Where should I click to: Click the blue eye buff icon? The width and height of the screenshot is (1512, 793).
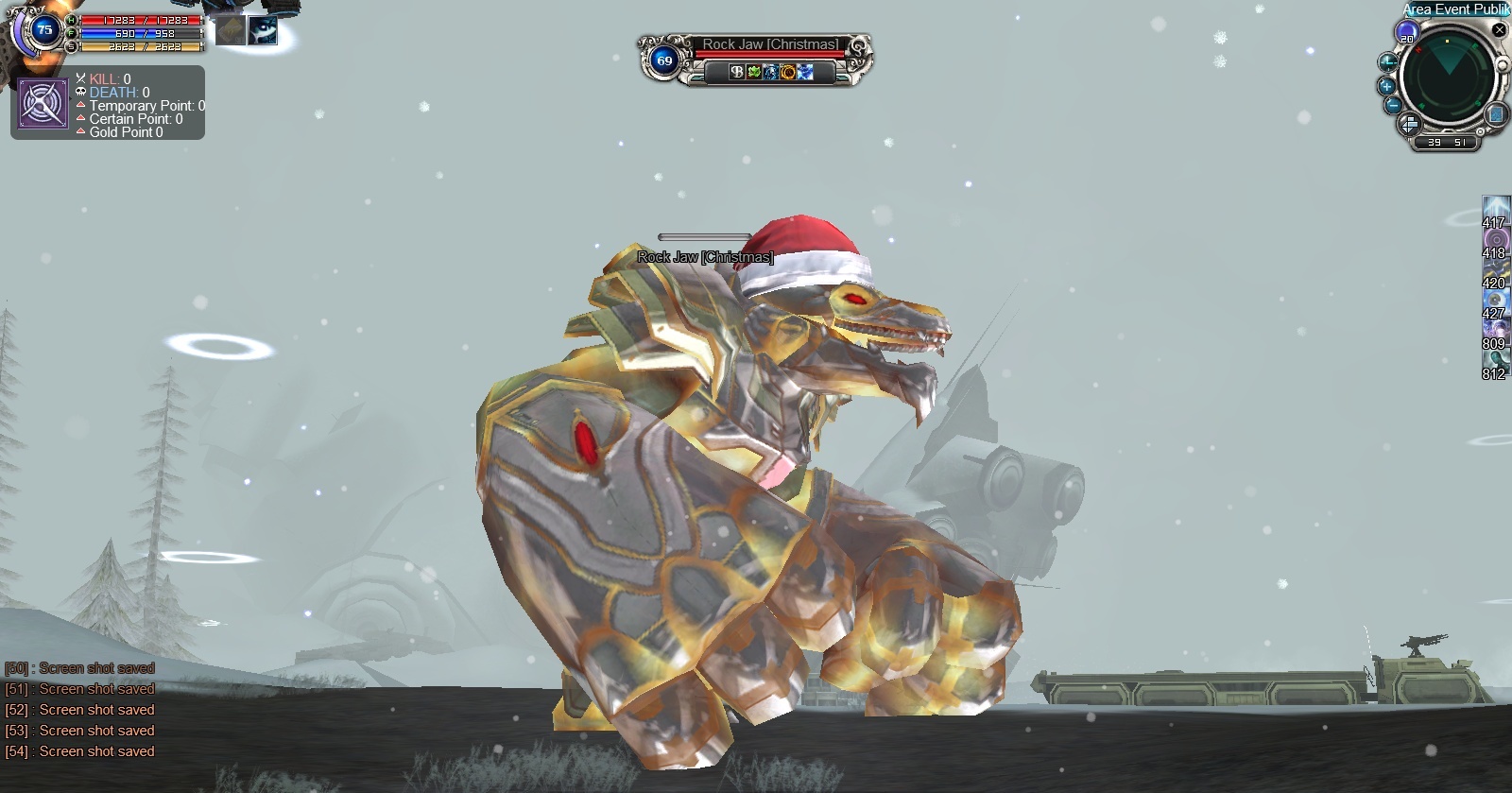pyautogui.click(x=263, y=30)
